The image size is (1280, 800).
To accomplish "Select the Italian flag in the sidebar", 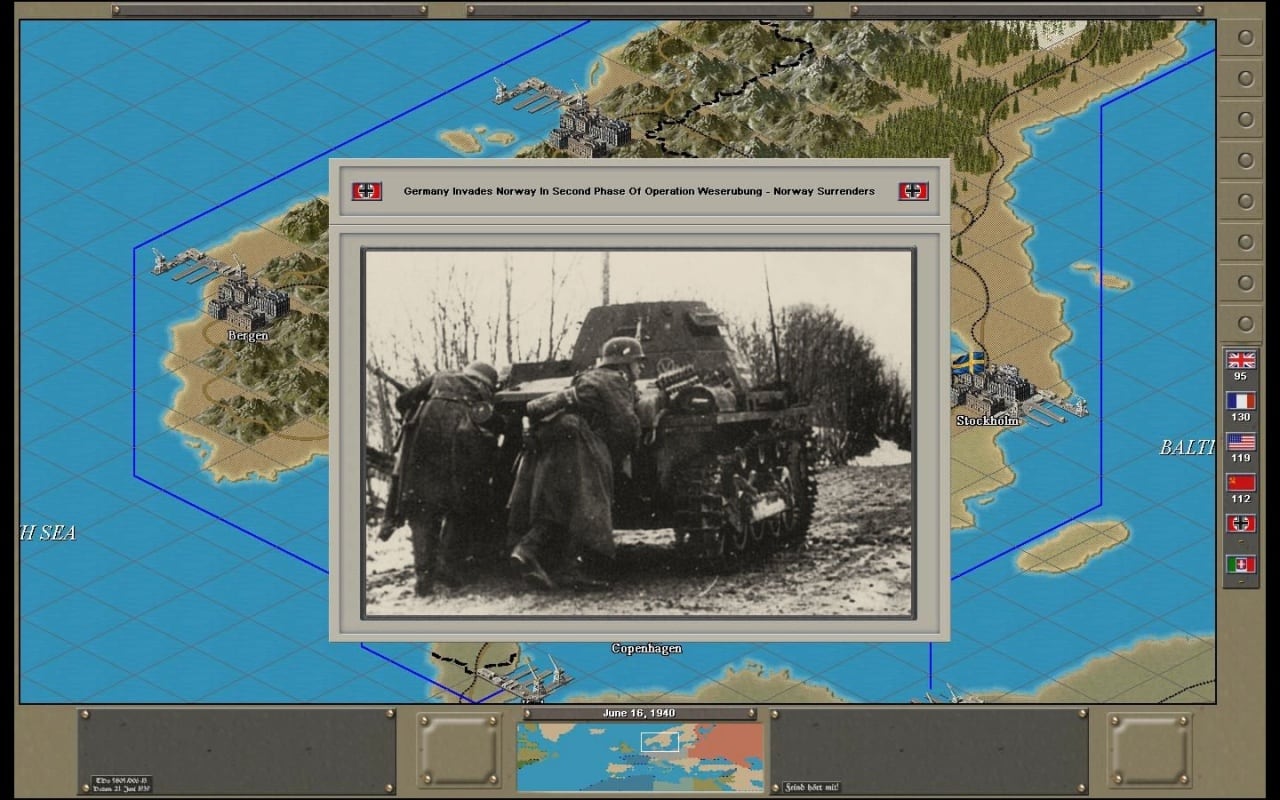I will click(x=1240, y=563).
